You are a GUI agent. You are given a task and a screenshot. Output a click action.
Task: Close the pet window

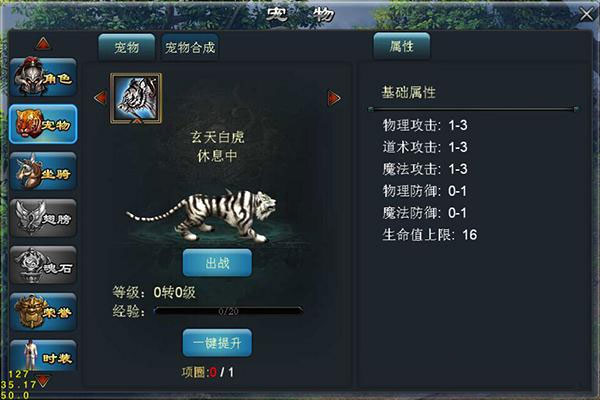click(586, 14)
